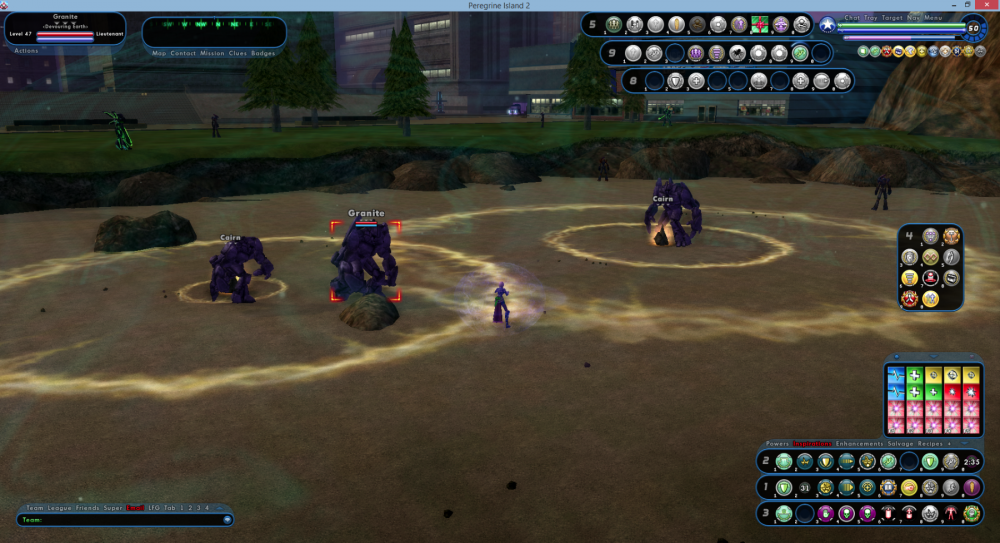Open the main Menu

pos(933,18)
